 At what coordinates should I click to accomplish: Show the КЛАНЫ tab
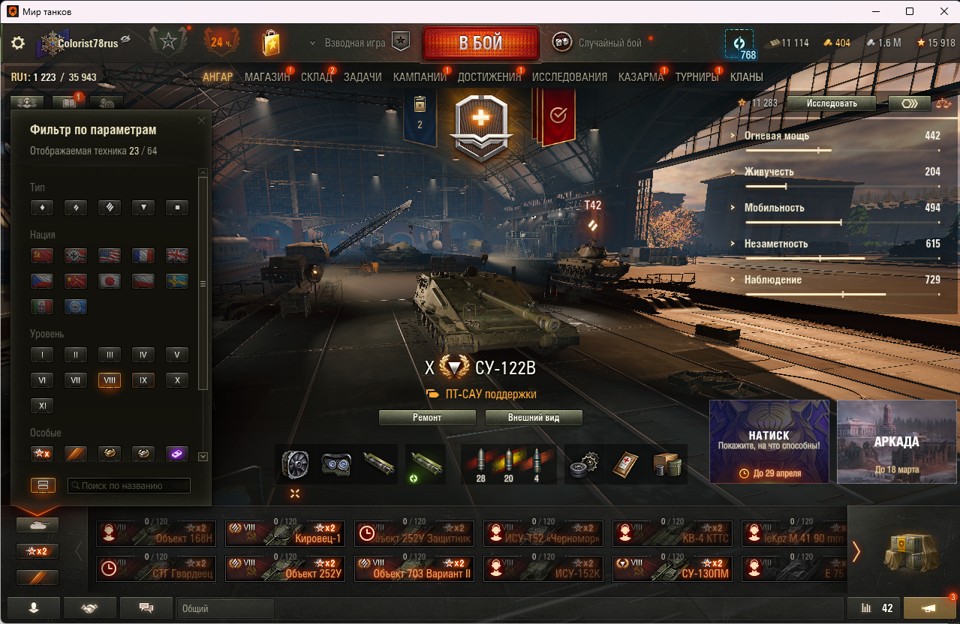pos(746,77)
